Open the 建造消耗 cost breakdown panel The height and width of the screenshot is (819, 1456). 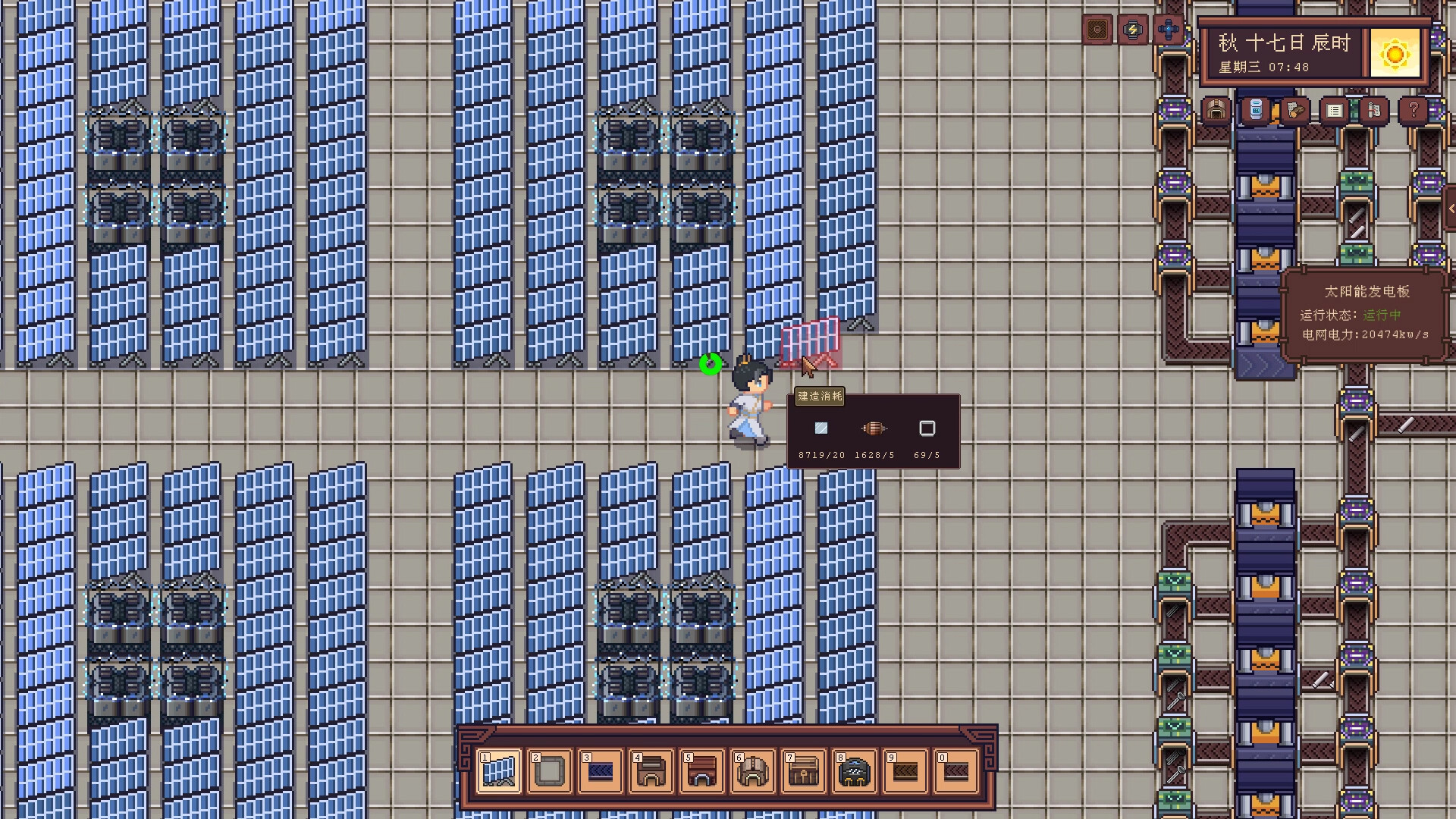coord(819,397)
